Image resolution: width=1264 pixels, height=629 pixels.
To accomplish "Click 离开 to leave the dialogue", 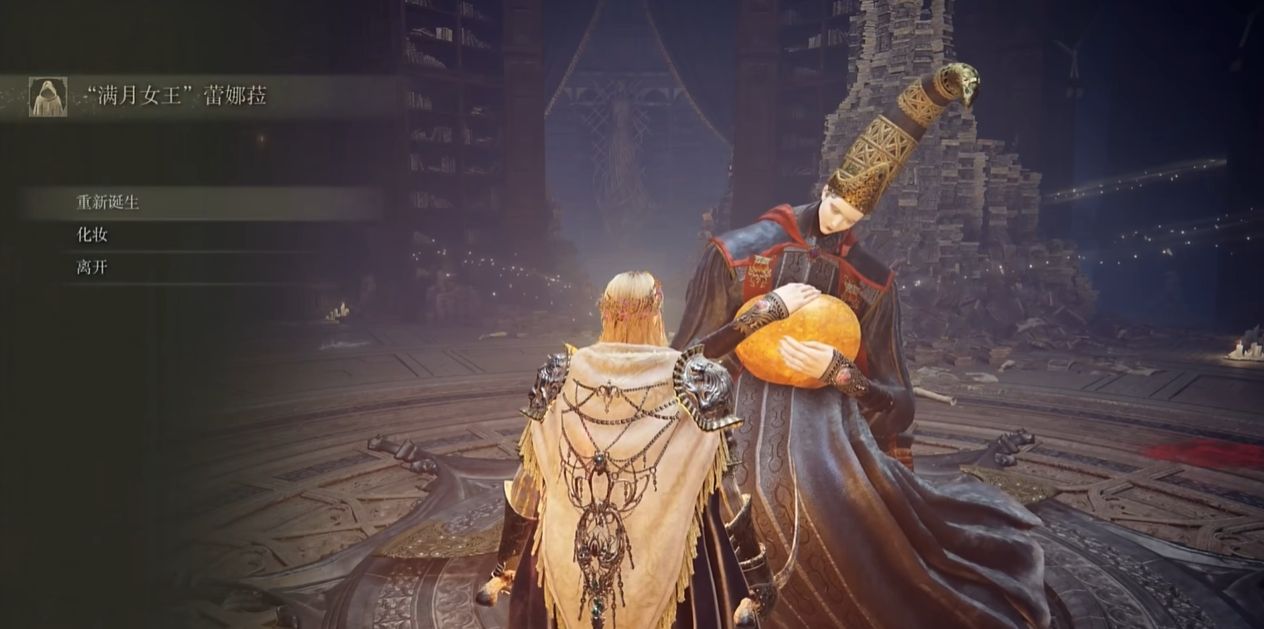I will coord(92,268).
